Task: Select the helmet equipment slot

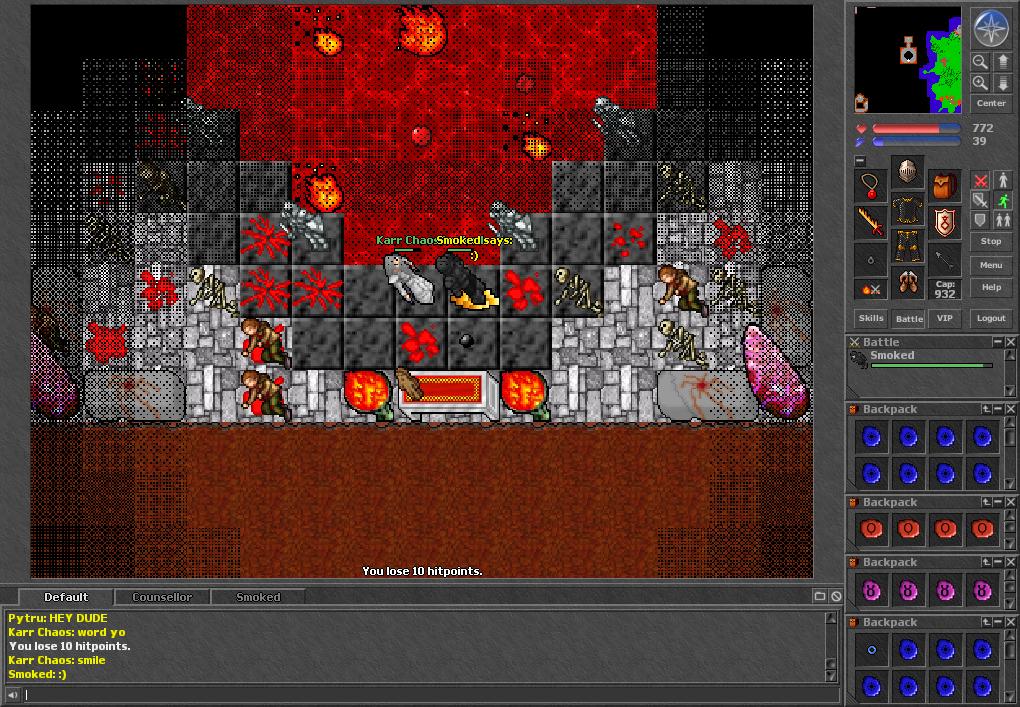Action: 908,172
